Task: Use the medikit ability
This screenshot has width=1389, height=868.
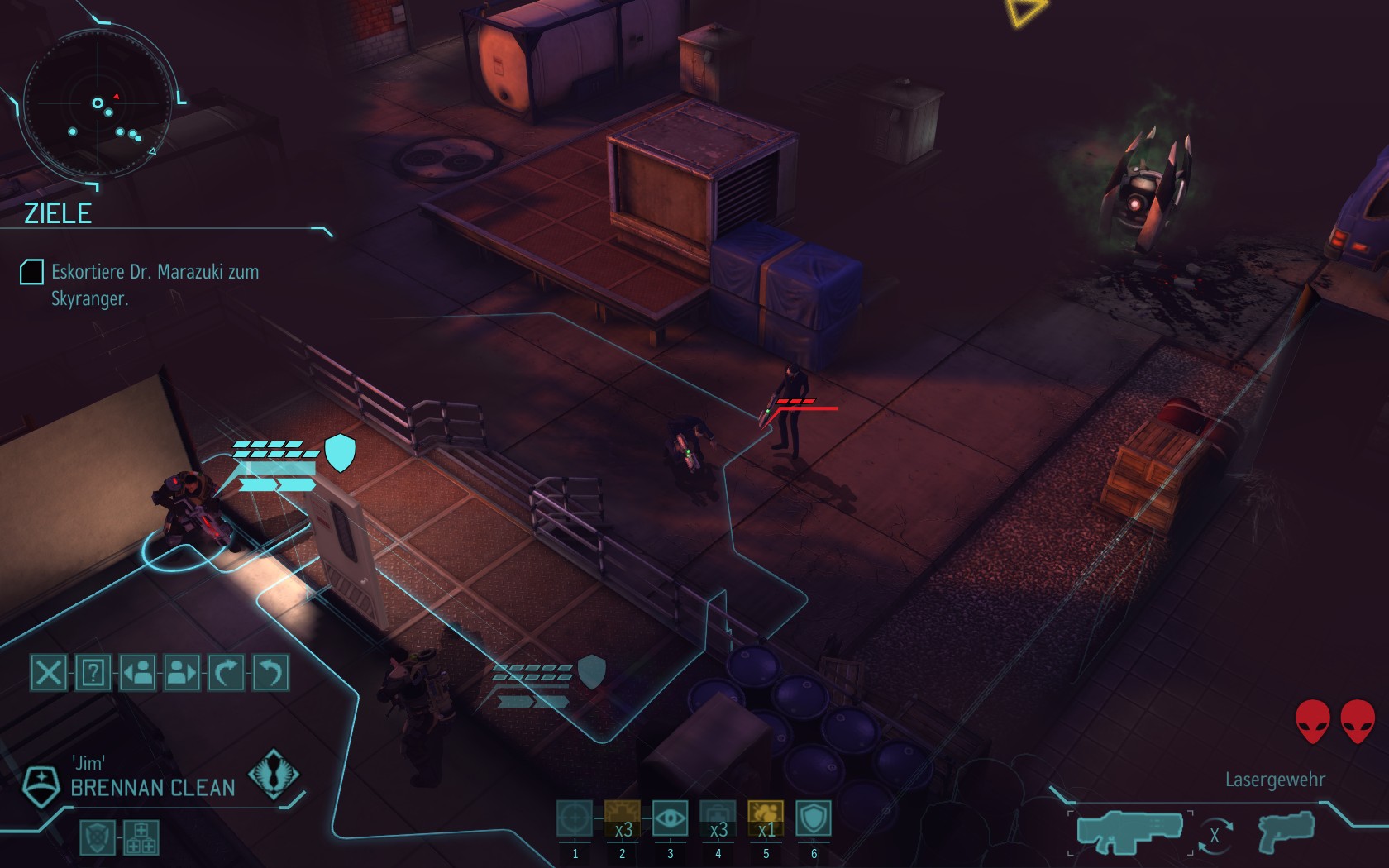Action: (x=718, y=818)
